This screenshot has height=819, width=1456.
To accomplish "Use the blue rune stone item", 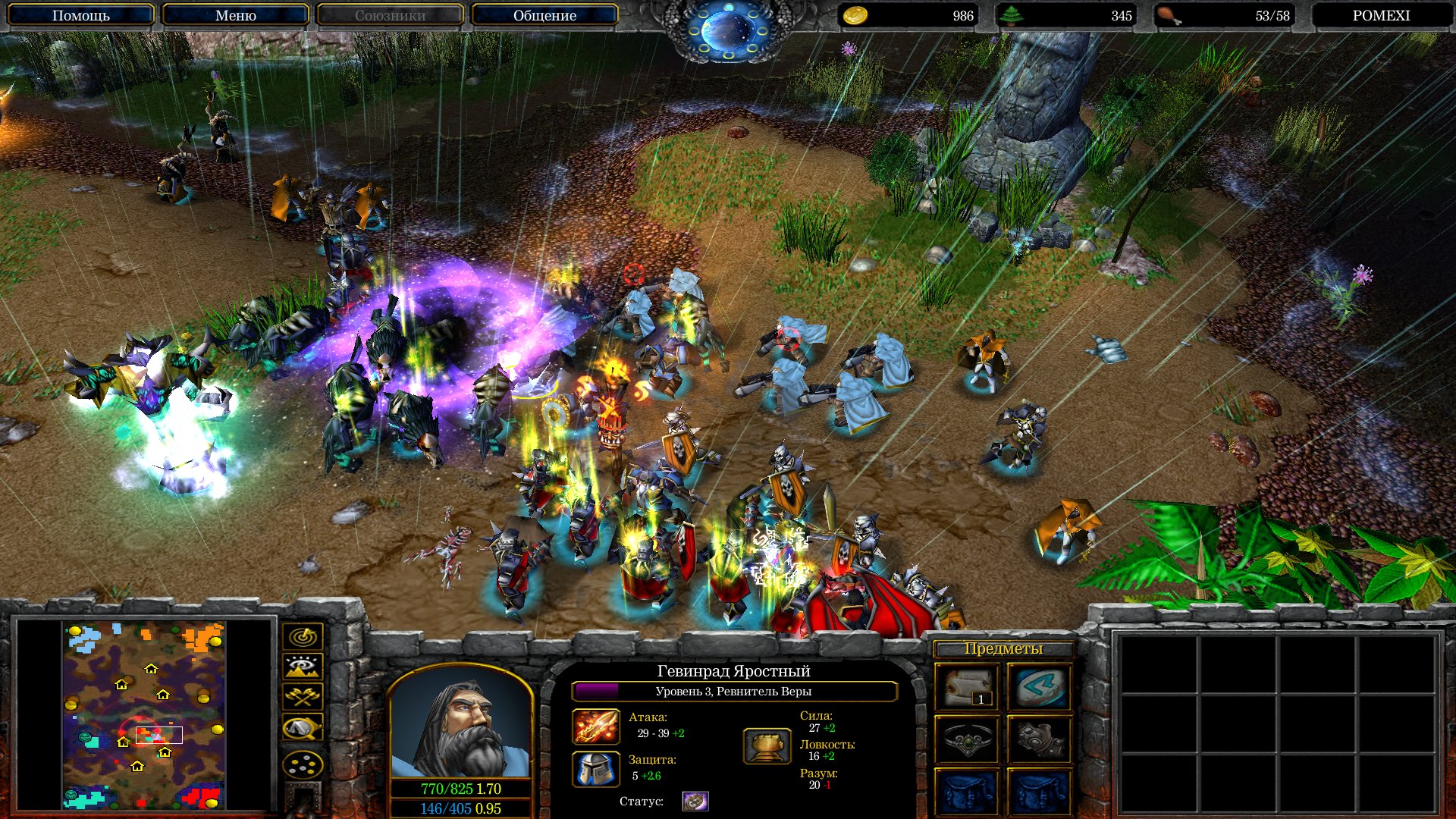I will pos(1039,687).
